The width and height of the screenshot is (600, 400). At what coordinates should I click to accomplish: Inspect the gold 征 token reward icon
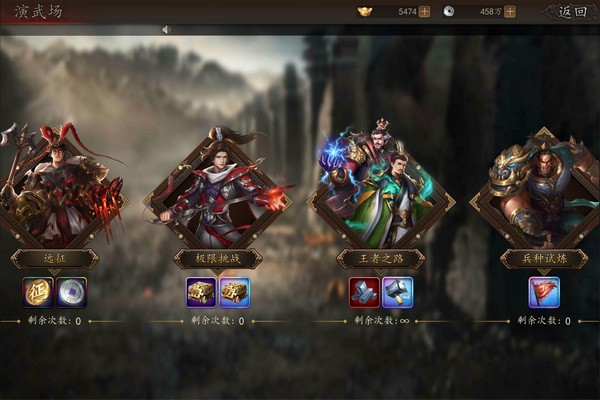click(x=38, y=292)
